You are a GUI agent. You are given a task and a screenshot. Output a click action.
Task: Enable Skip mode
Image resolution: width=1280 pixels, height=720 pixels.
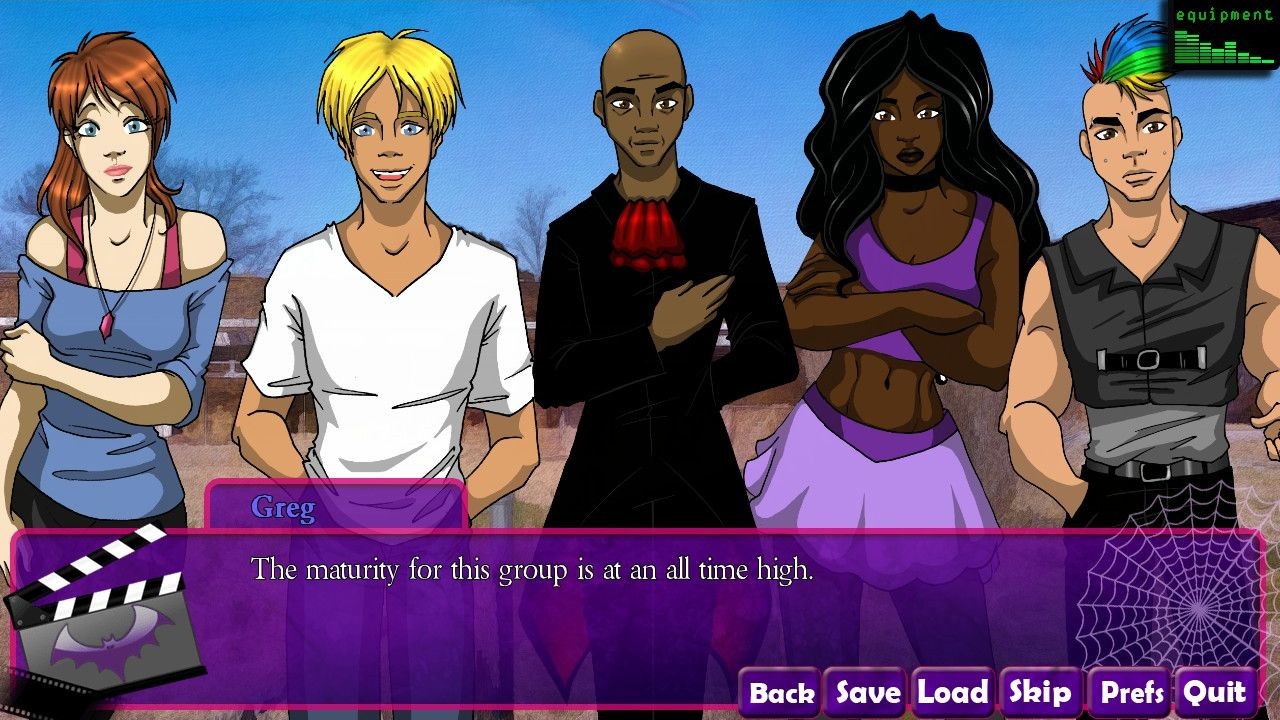tap(1040, 691)
